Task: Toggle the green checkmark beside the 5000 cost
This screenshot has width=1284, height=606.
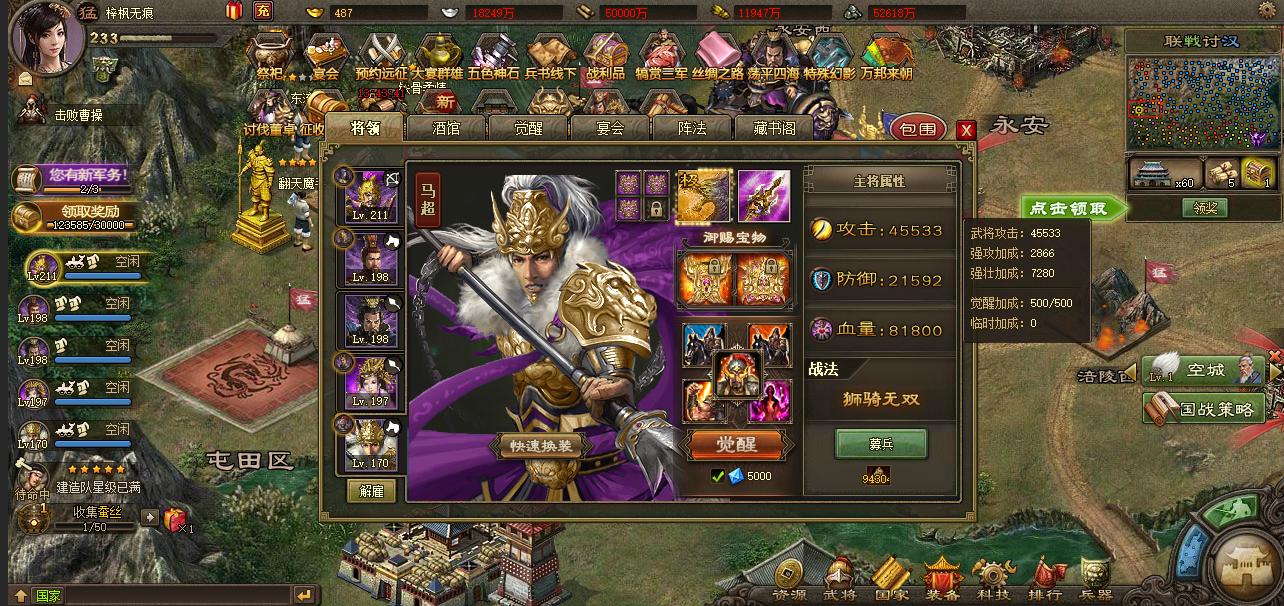Action: tap(718, 476)
